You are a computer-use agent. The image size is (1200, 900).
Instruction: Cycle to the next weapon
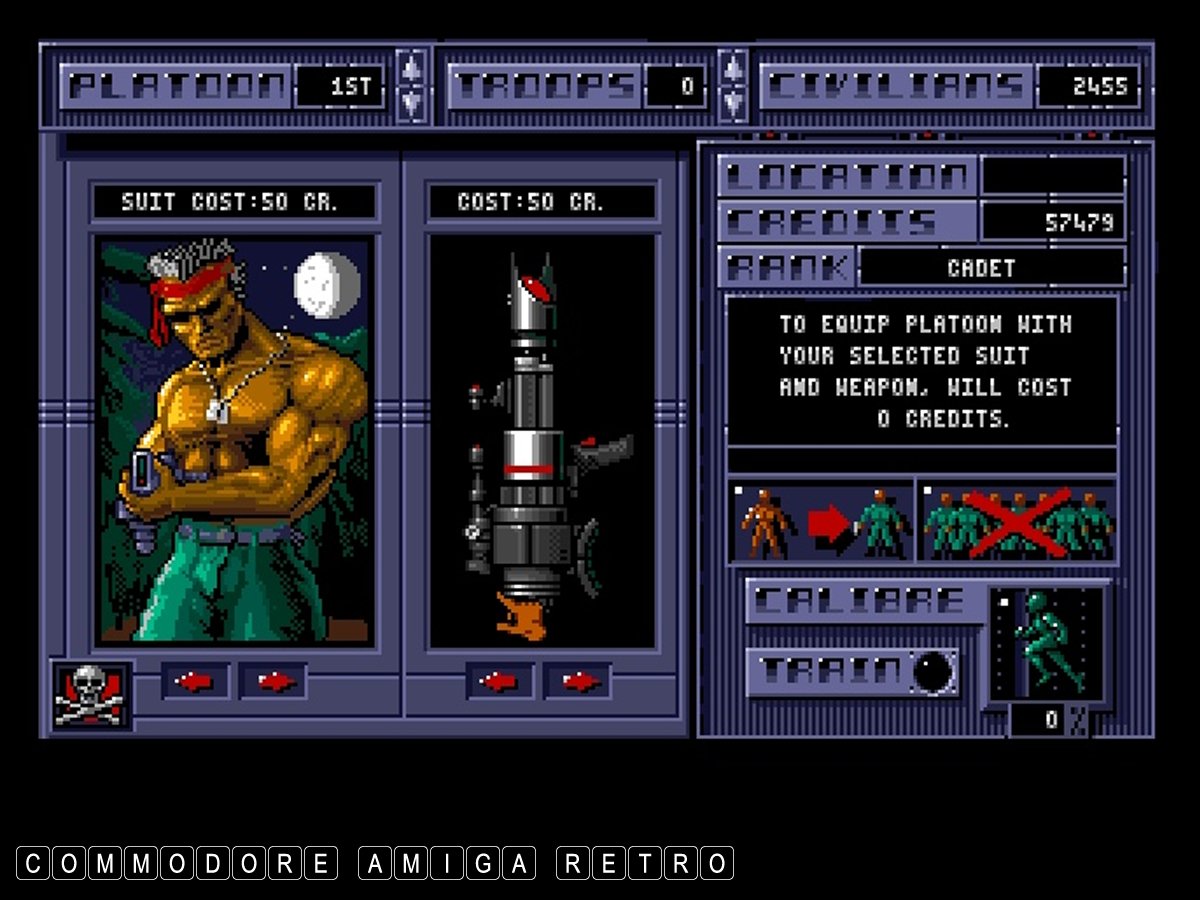[x=577, y=682]
